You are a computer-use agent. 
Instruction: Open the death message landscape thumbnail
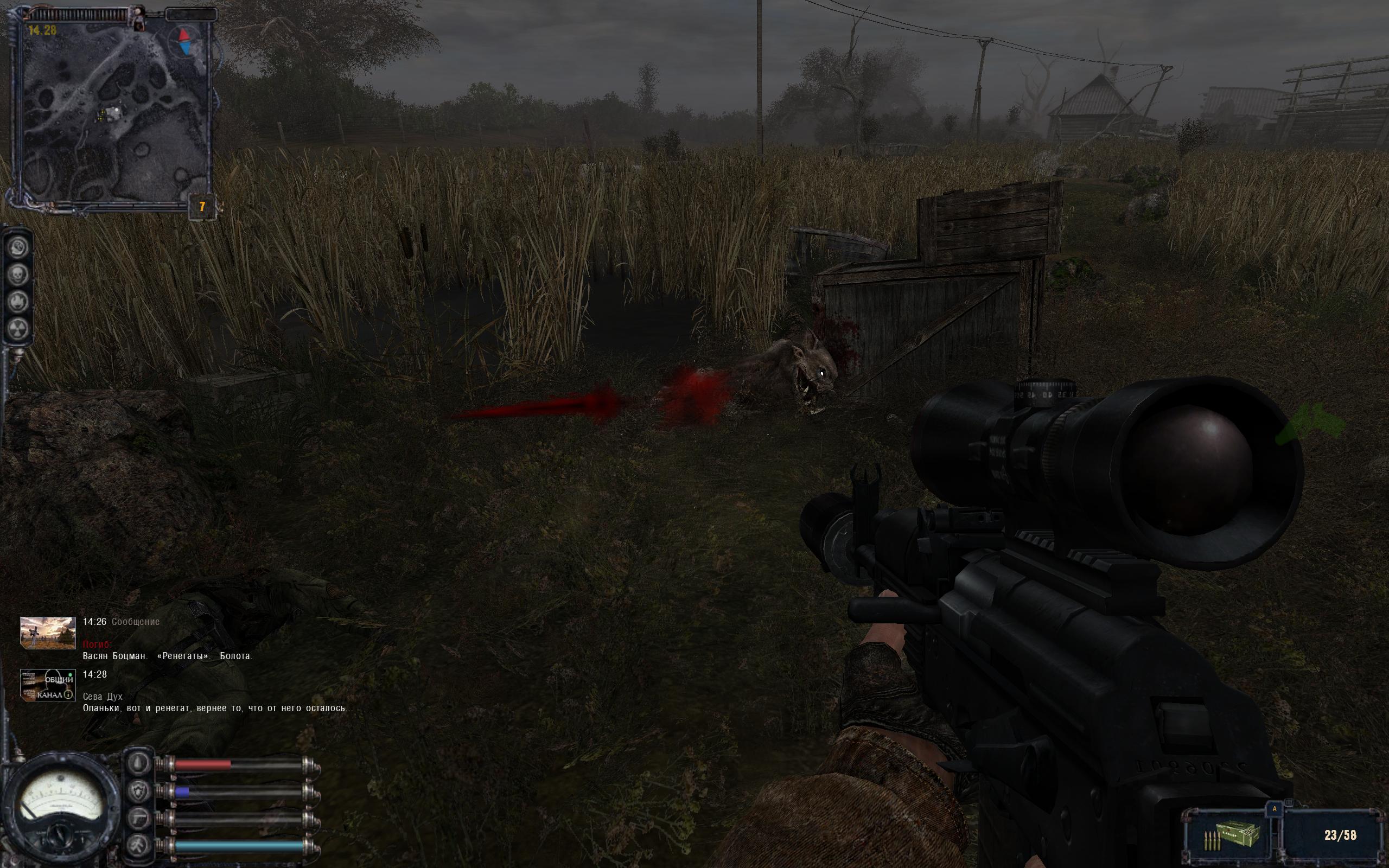click(x=48, y=633)
